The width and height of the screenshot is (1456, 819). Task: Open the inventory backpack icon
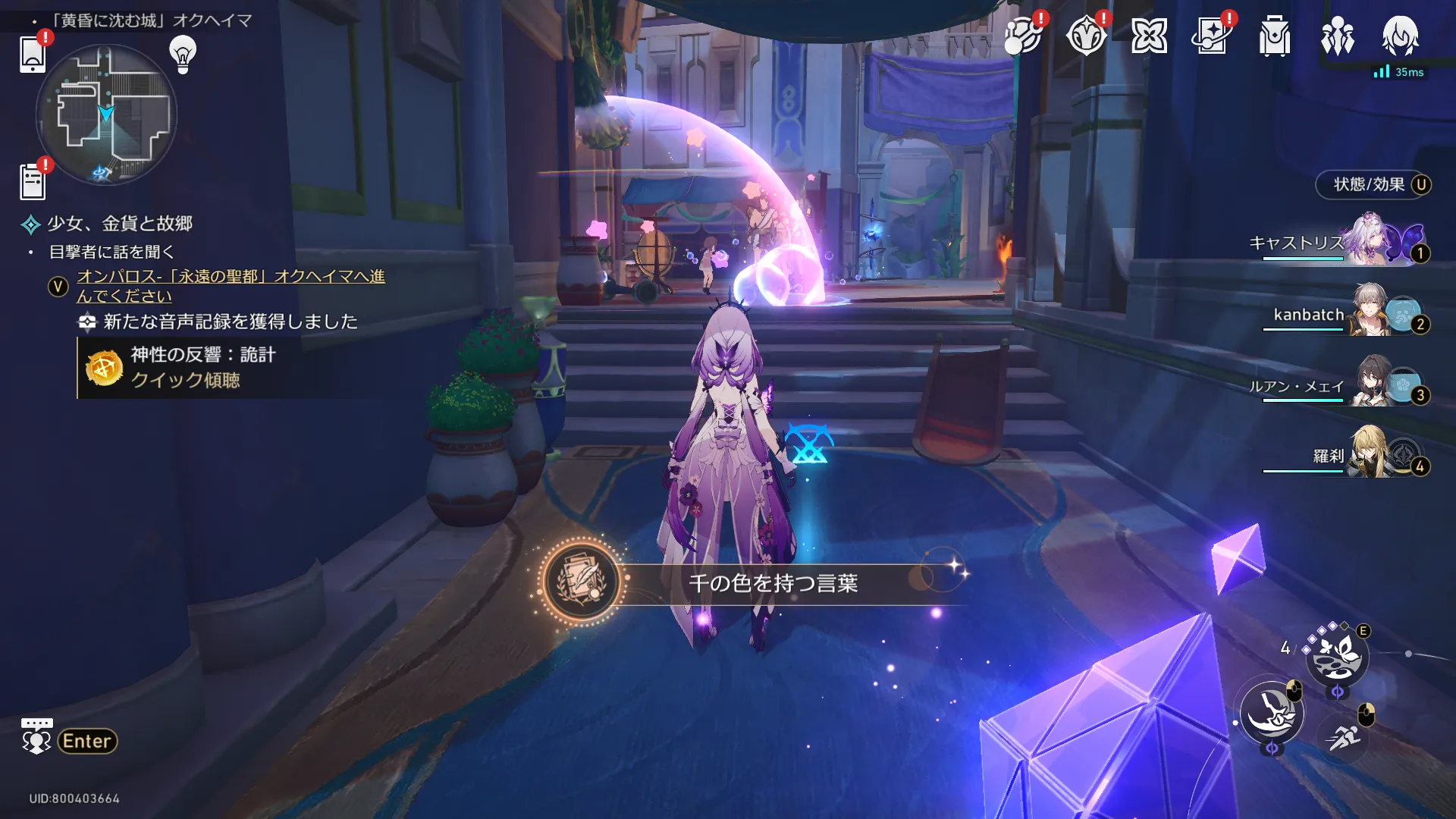pos(1275,36)
